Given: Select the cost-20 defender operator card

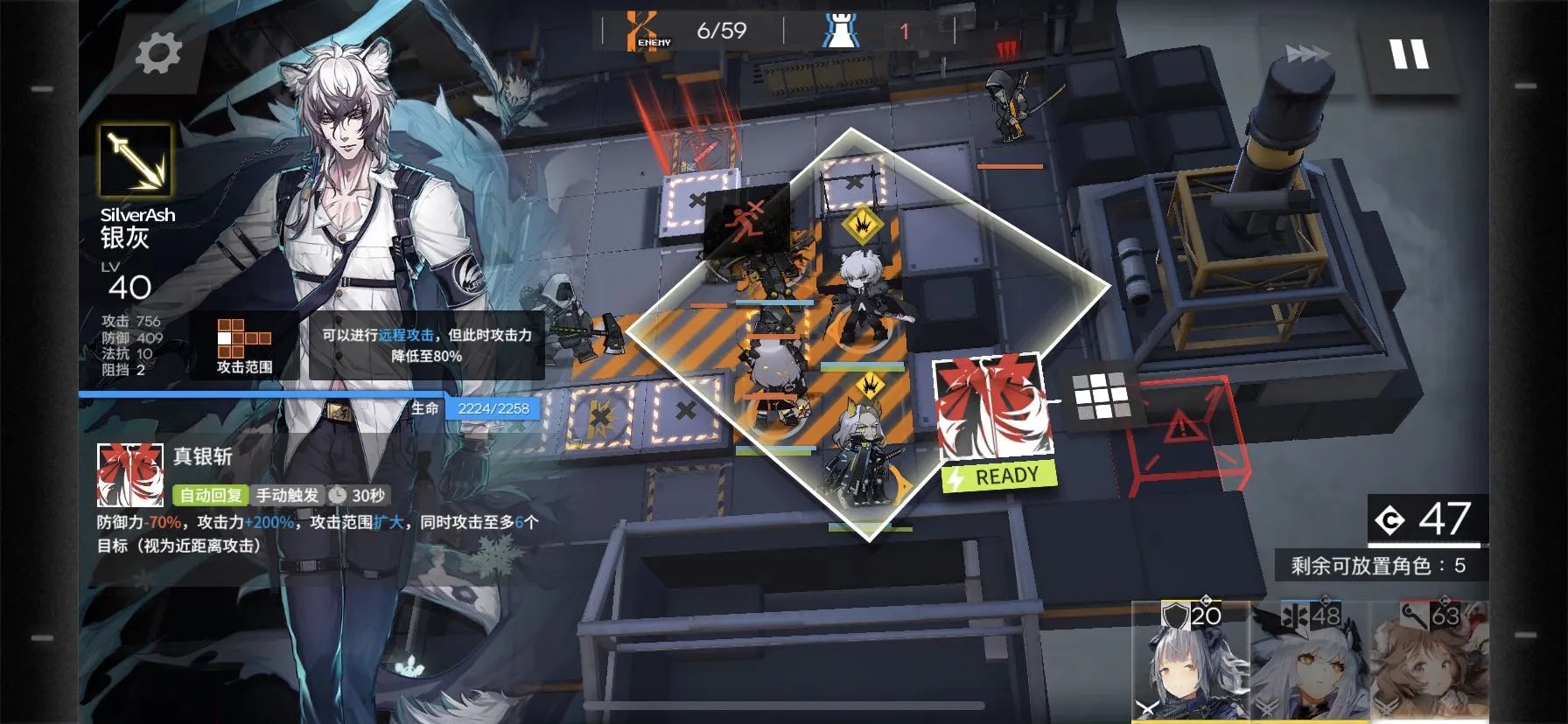Looking at the screenshot, I should pyautogui.click(x=1190, y=662).
